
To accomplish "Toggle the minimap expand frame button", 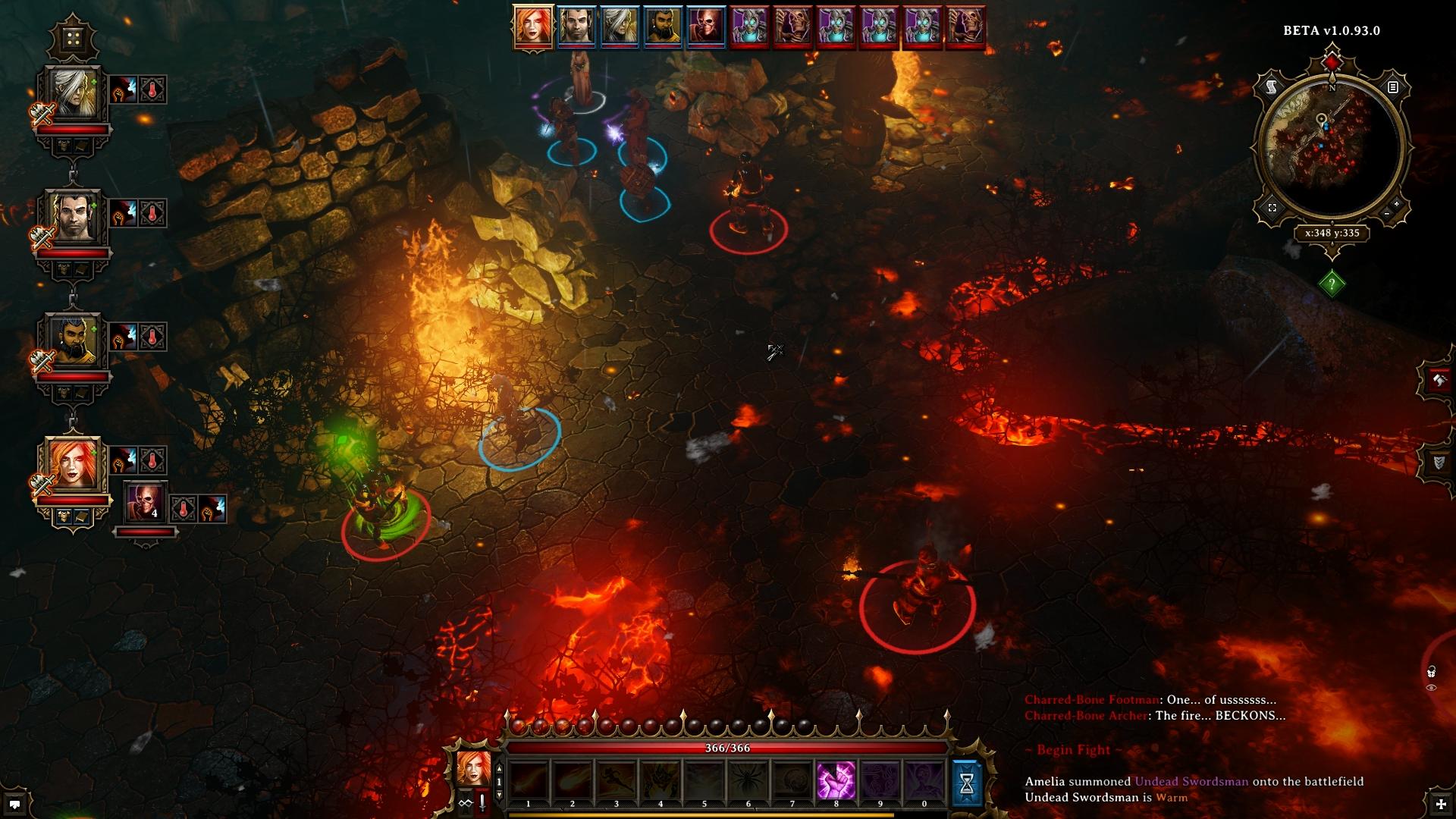I will tap(1272, 208).
